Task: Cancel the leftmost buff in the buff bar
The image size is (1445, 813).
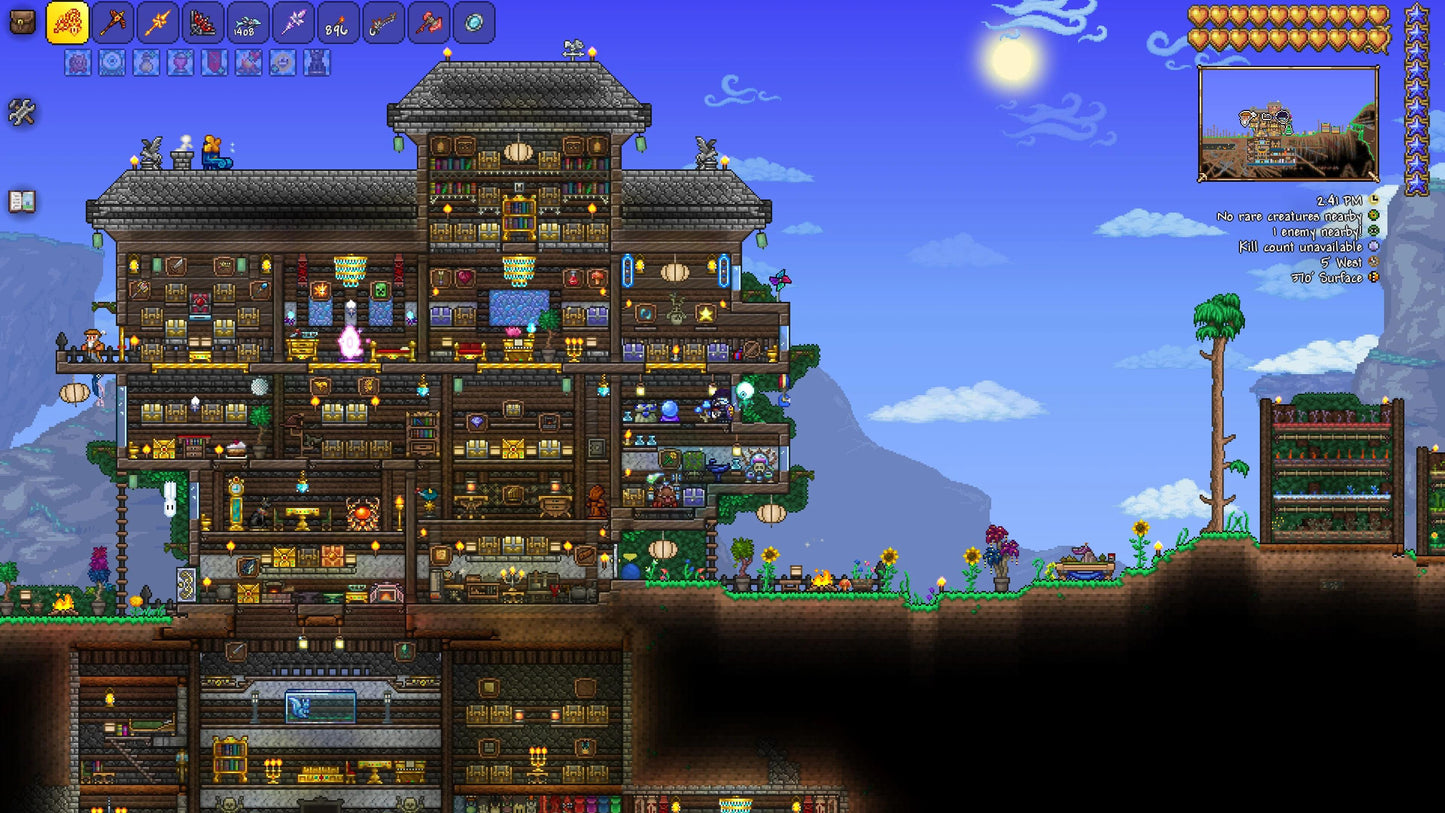Action: pyautogui.click(x=76, y=63)
